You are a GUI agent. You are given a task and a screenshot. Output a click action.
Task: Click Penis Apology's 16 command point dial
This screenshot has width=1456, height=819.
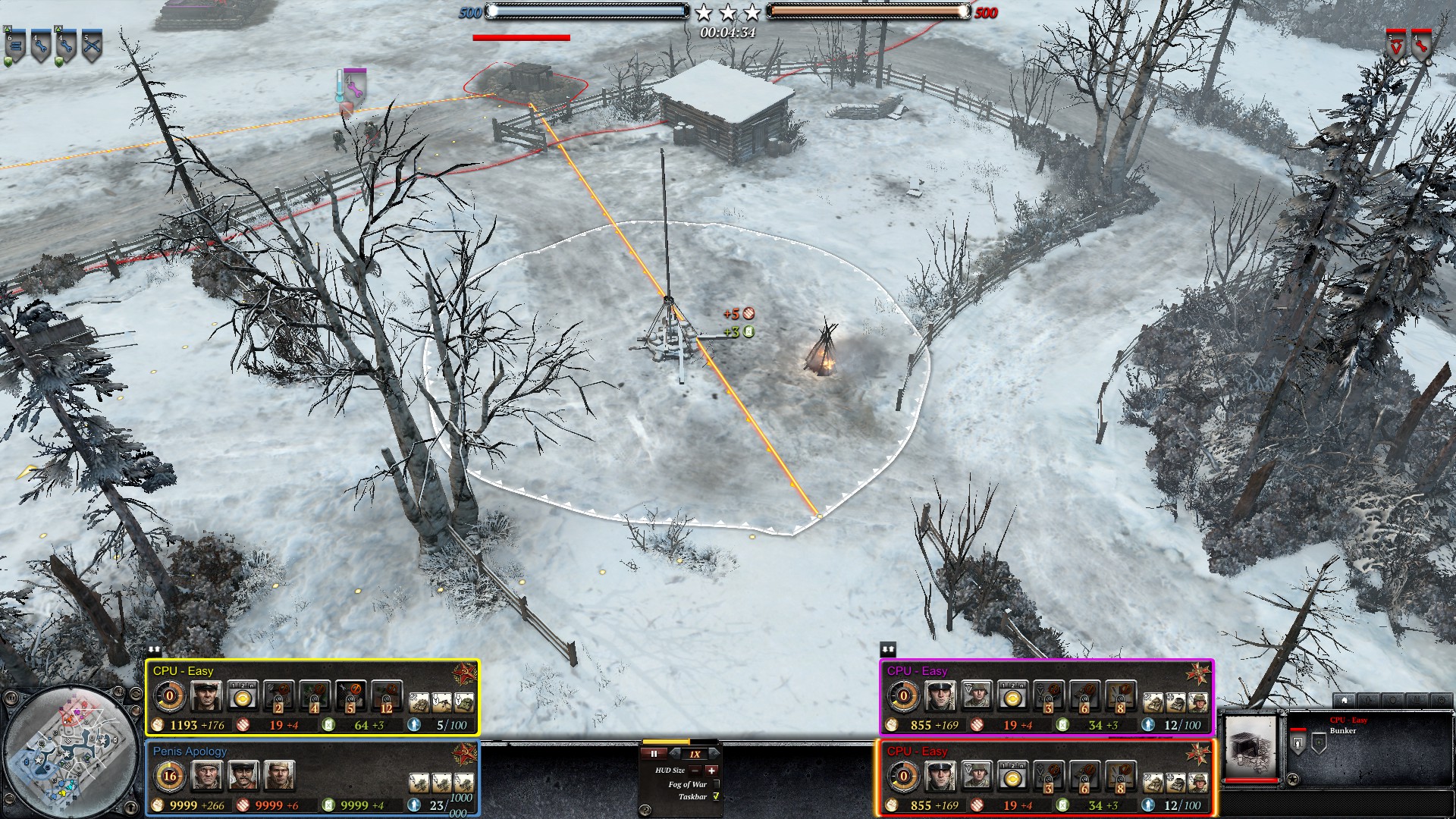click(170, 776)
